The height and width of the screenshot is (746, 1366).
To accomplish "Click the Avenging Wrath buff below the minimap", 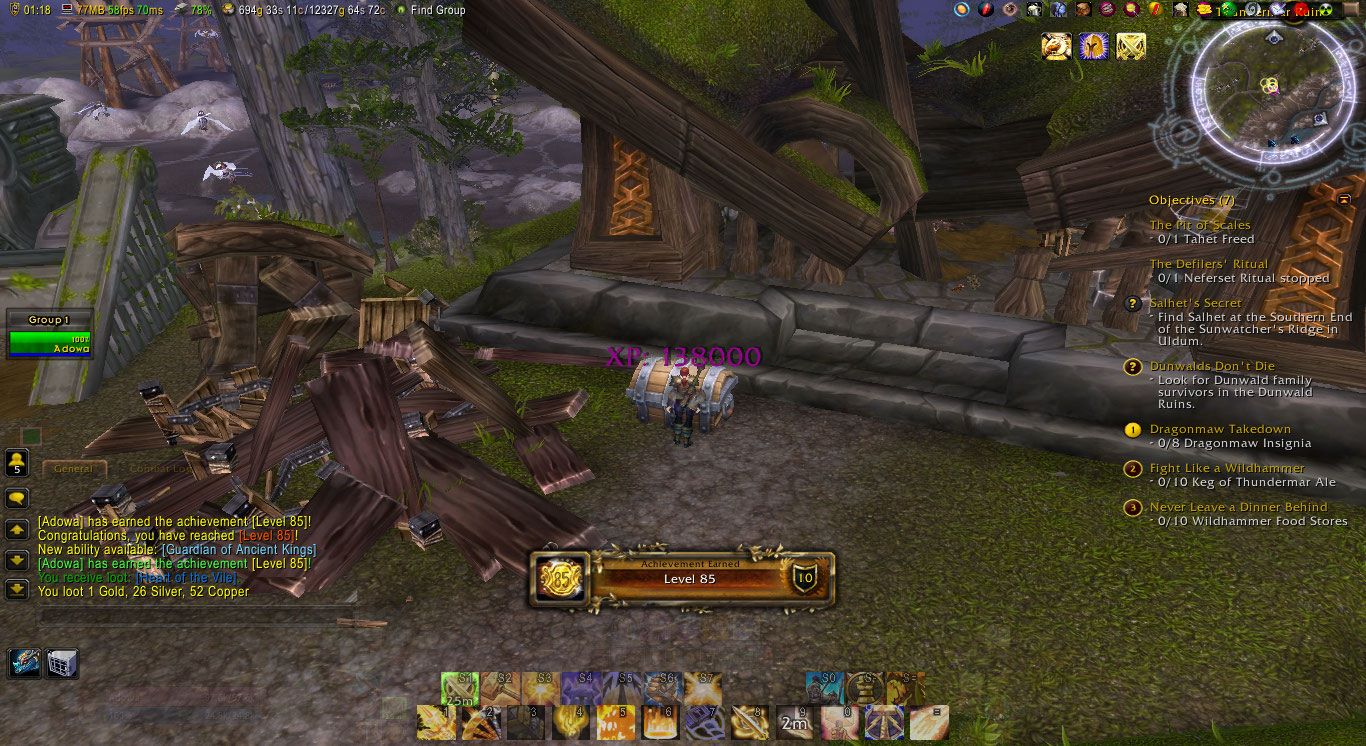I will [1092, 46].
